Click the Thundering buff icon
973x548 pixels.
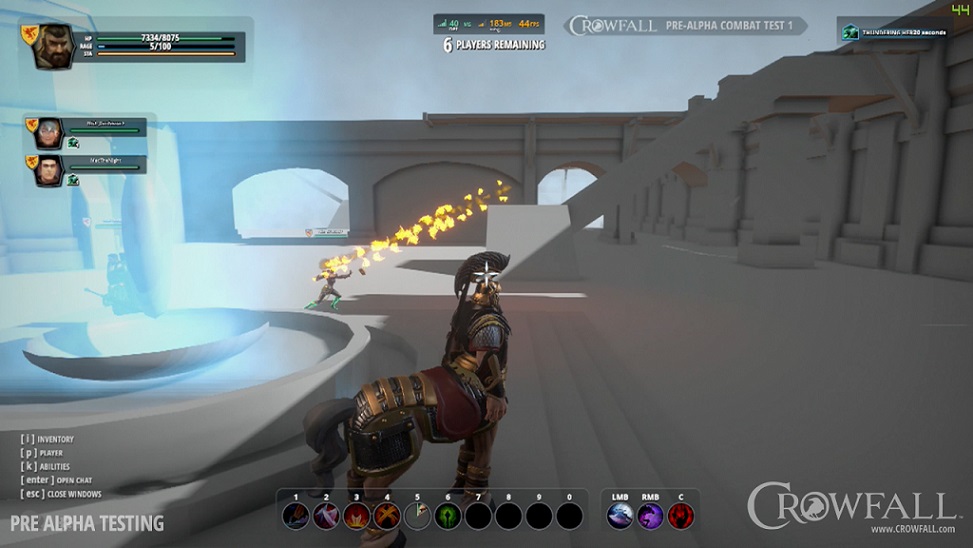850,32
